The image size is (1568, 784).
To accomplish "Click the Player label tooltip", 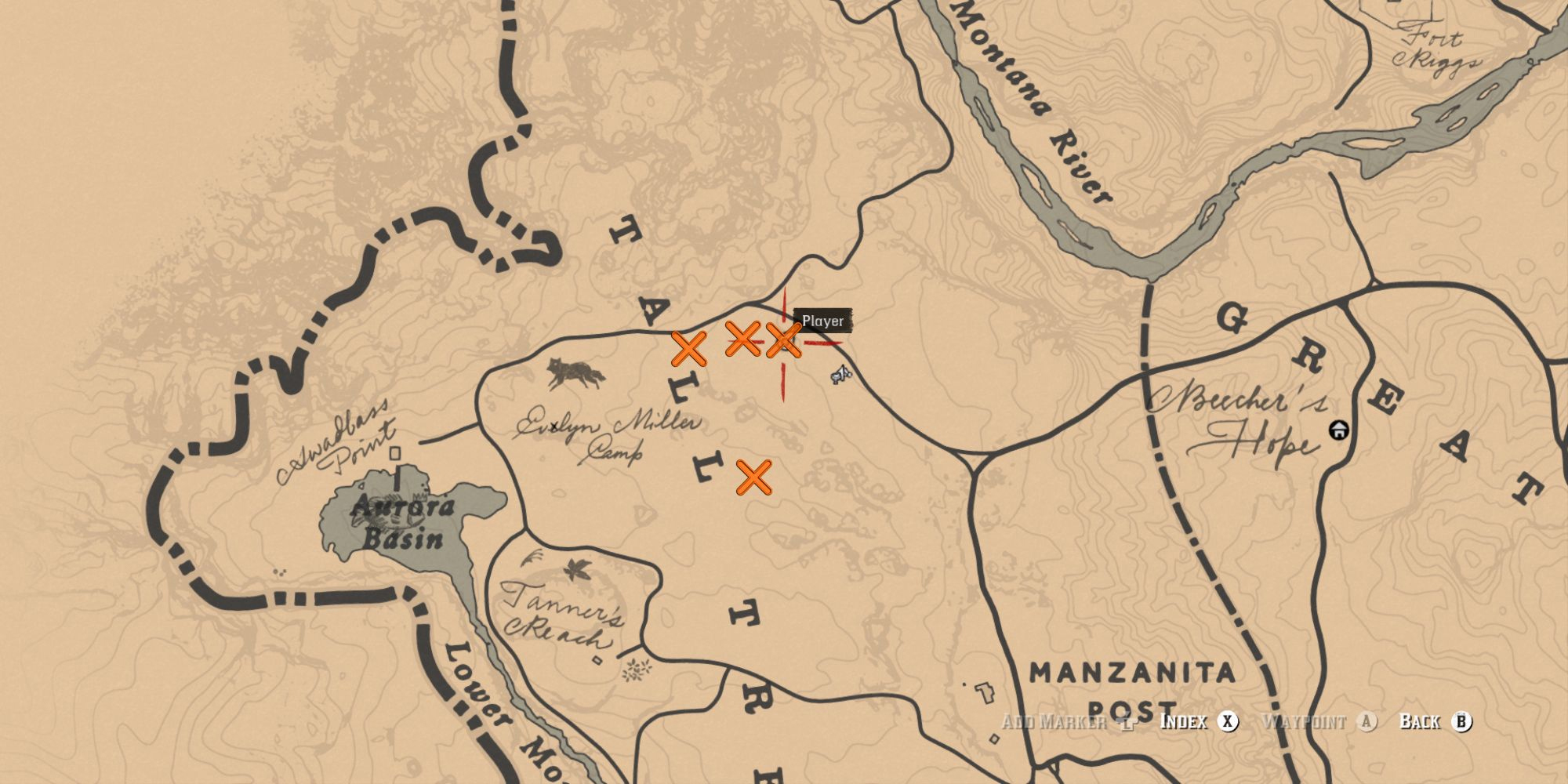I will point(822,321).
